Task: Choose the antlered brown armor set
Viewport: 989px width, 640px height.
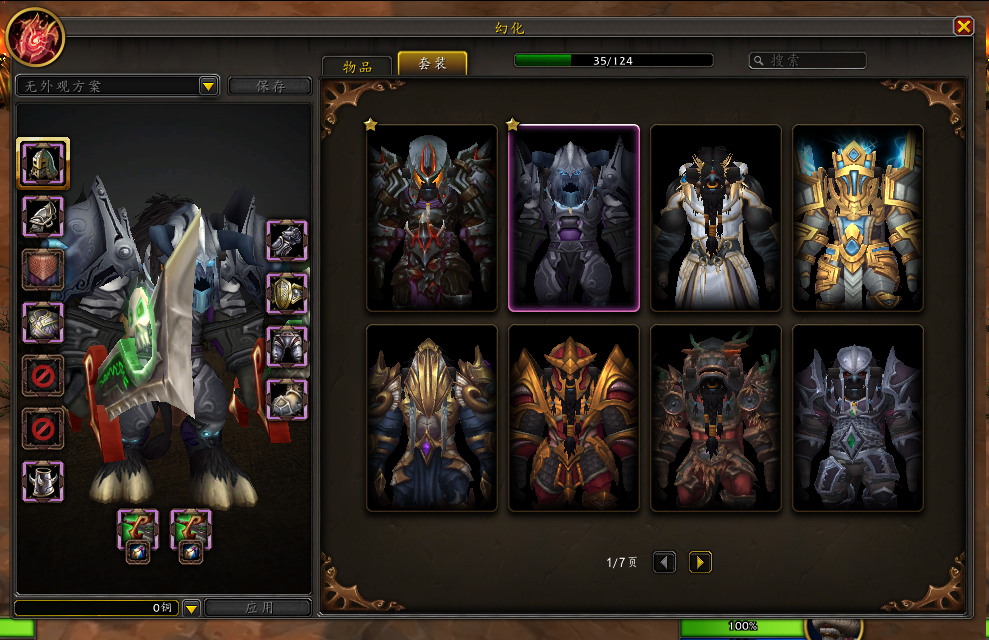Action: click(715, 418)
